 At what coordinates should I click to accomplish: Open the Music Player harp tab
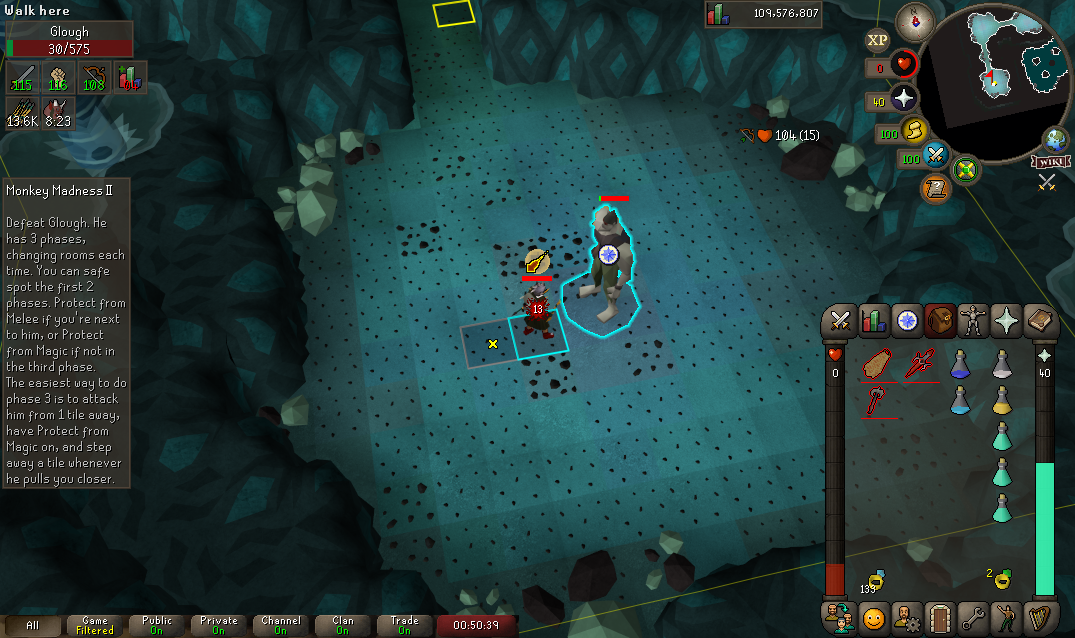coord(1039,616)
